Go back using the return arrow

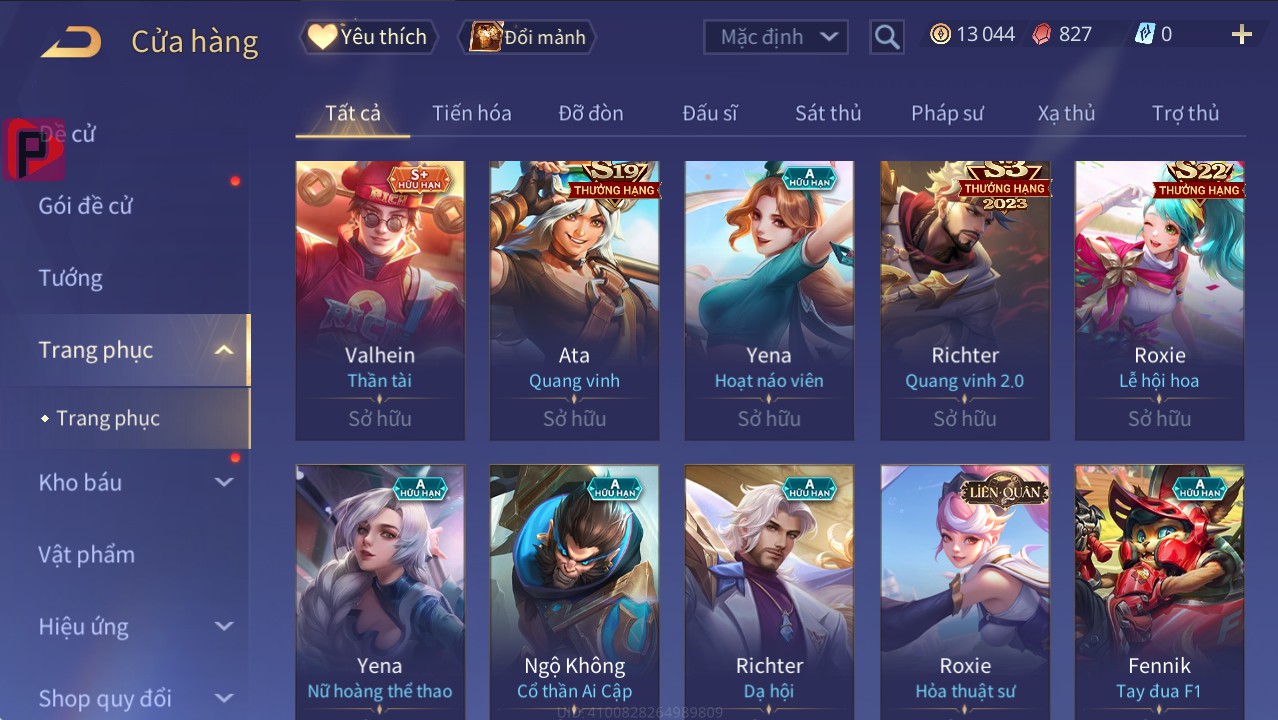click(71, 41)
